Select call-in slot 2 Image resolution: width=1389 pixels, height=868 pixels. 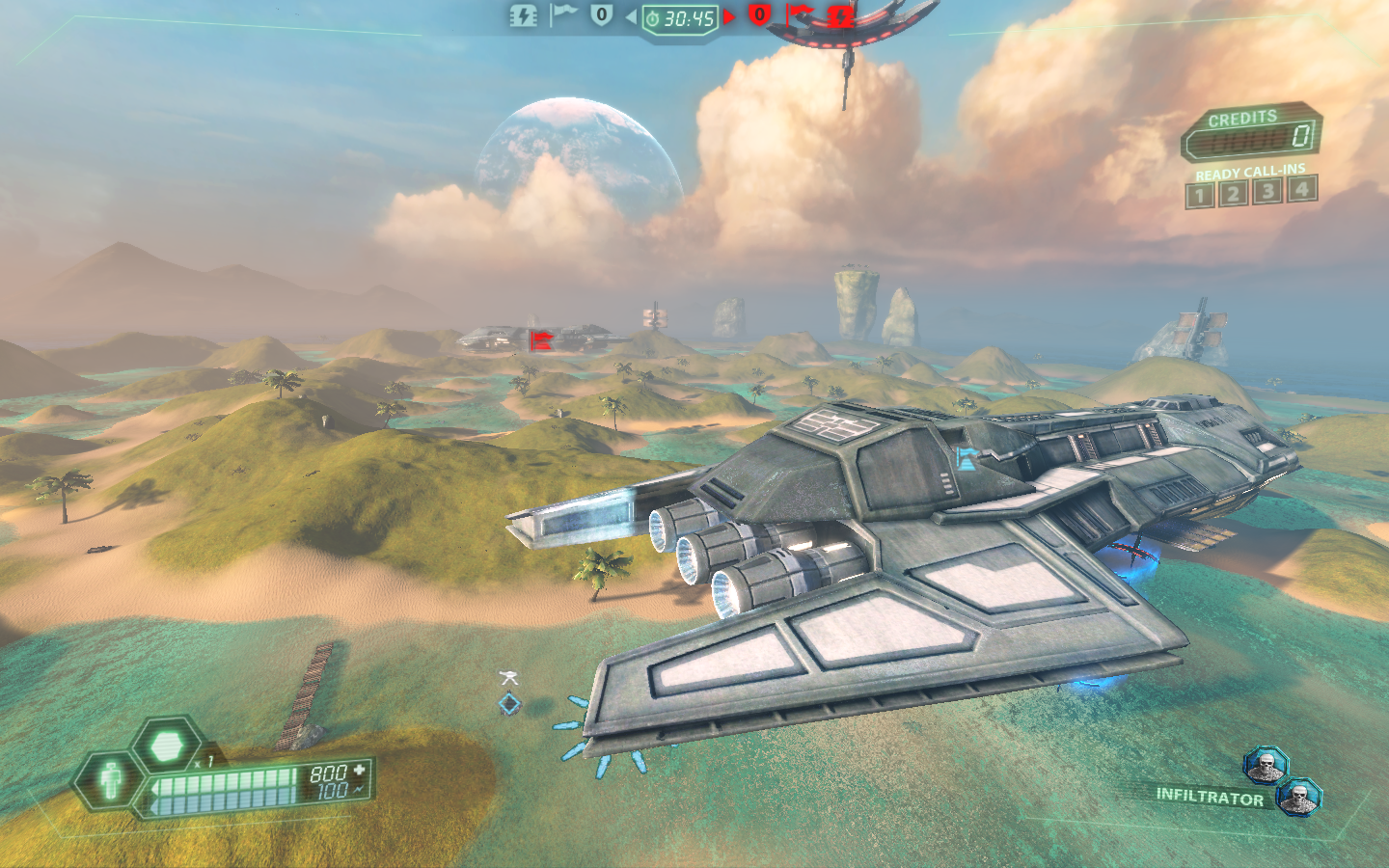1232,194
